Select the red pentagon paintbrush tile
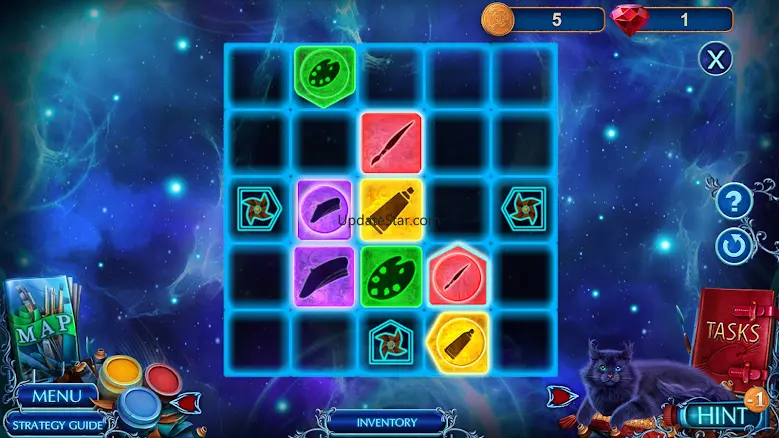This screenshot has width=779, height=438. click(458, 274)
